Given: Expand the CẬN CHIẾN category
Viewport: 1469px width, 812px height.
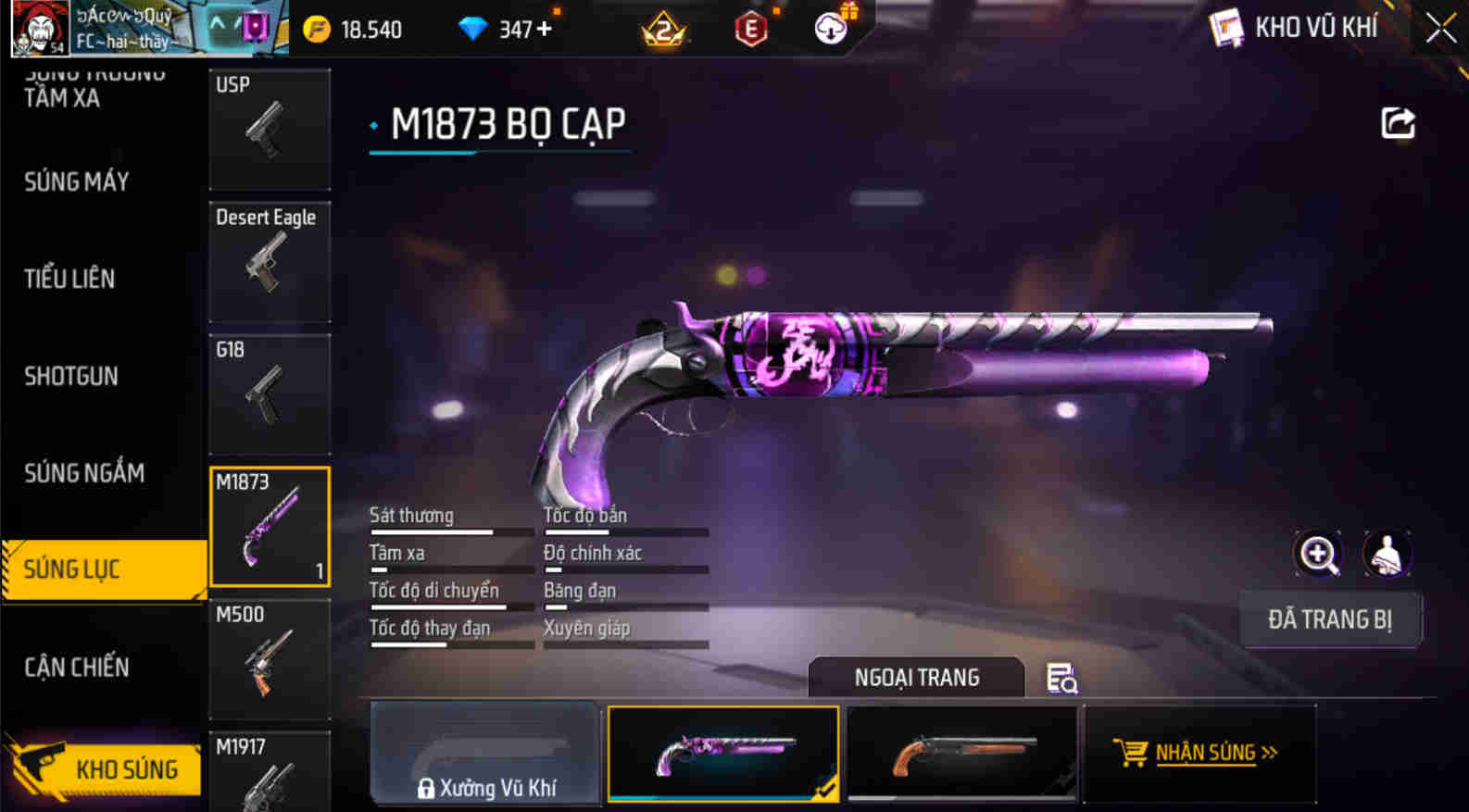Looking at the screenshot, I should tap(78, 667).
